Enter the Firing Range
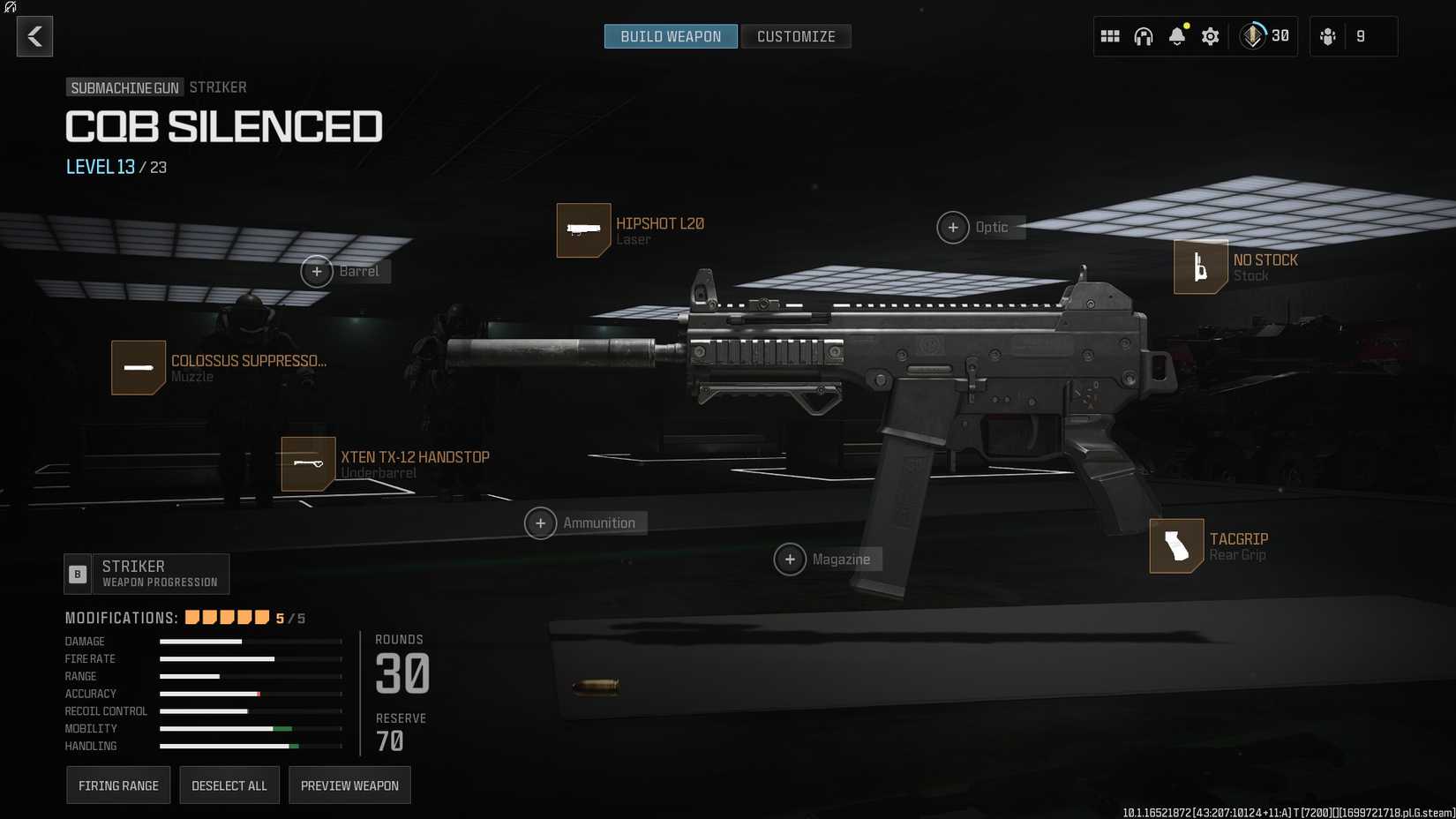The width and height of the screenshot is (1456, 819). point(118,785)
